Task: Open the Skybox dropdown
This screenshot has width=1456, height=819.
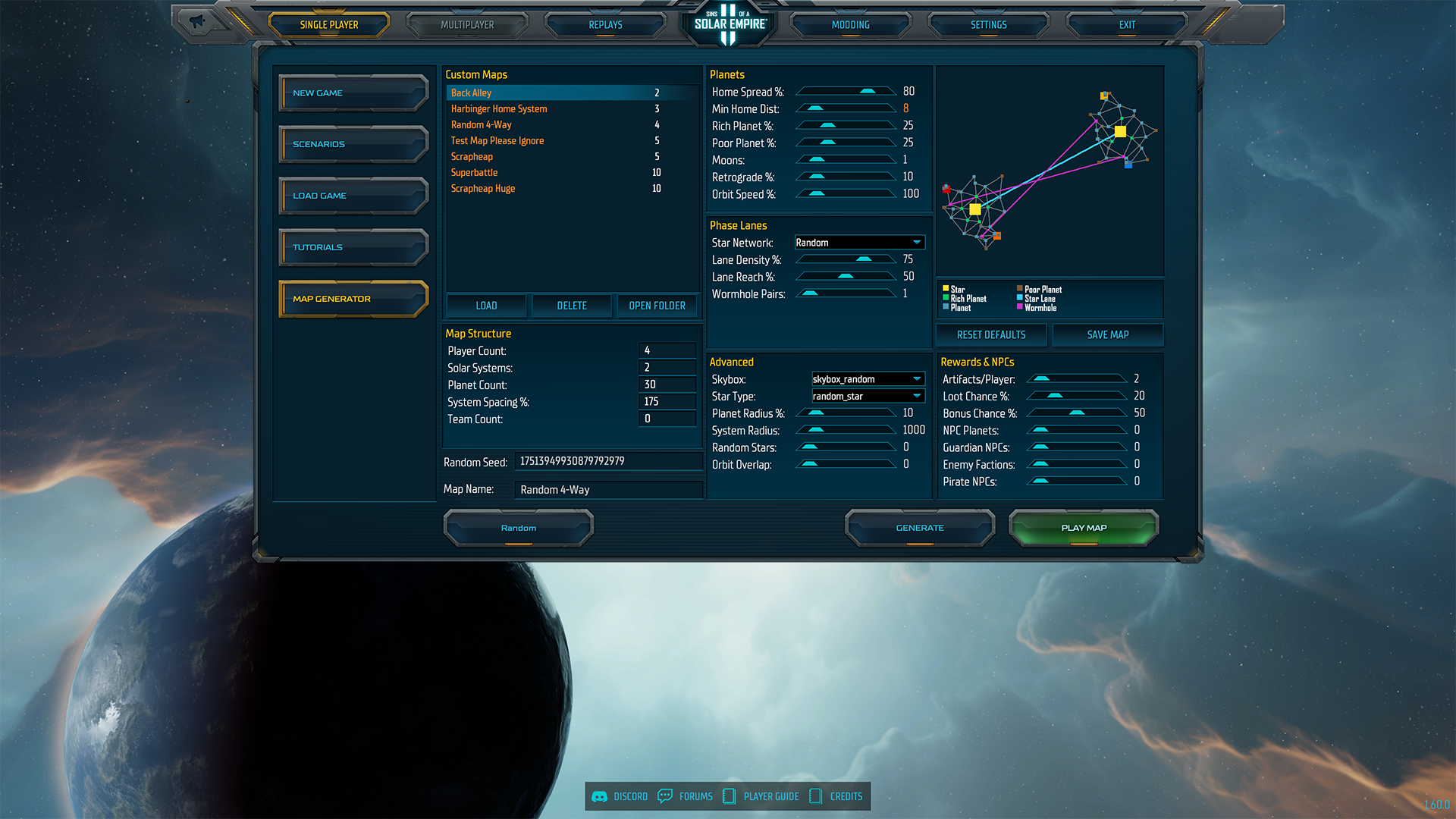Action: click(868, 379)
